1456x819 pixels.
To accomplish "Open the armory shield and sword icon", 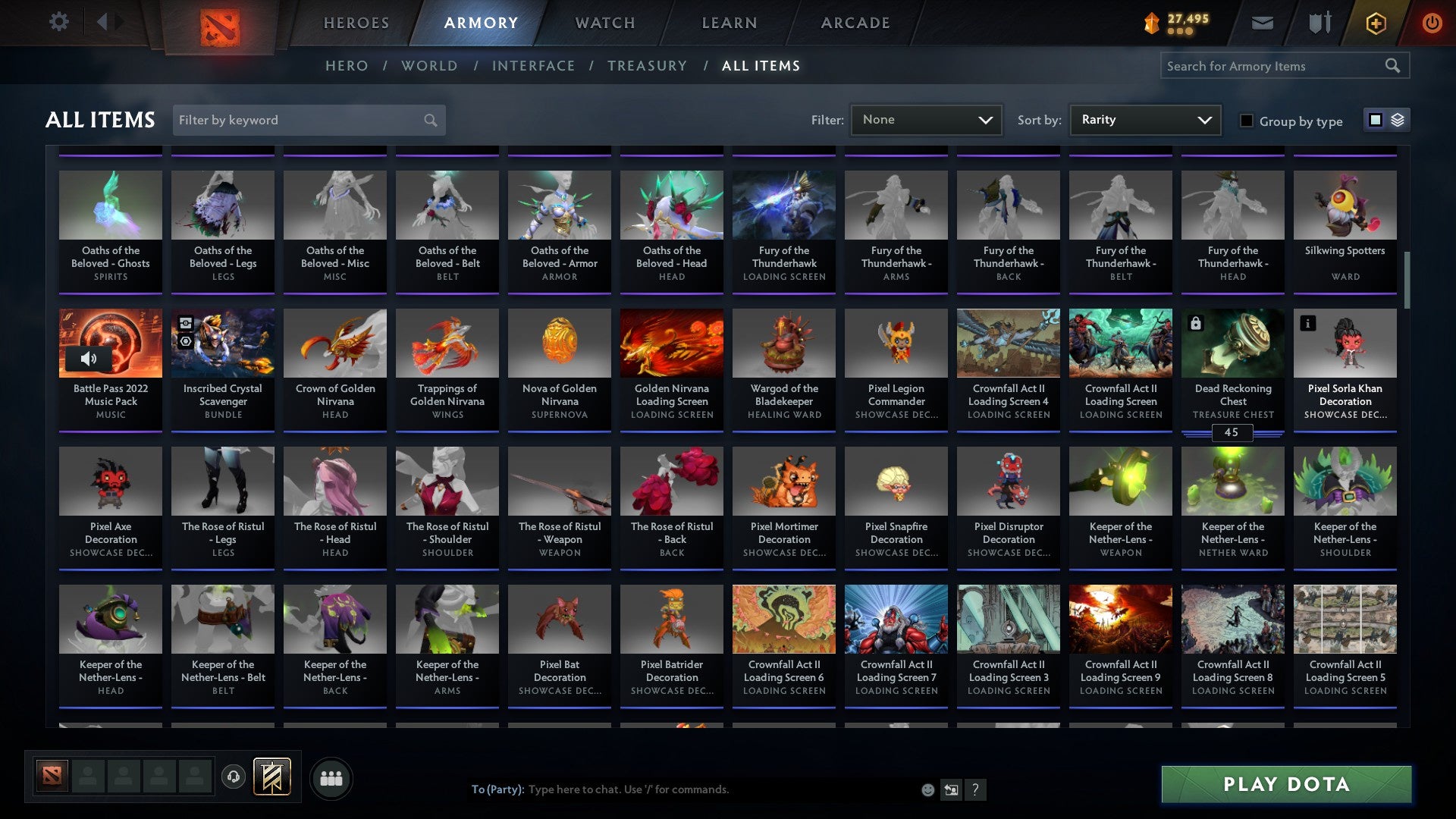I will pyautogui.click(x=1318, y=23).
